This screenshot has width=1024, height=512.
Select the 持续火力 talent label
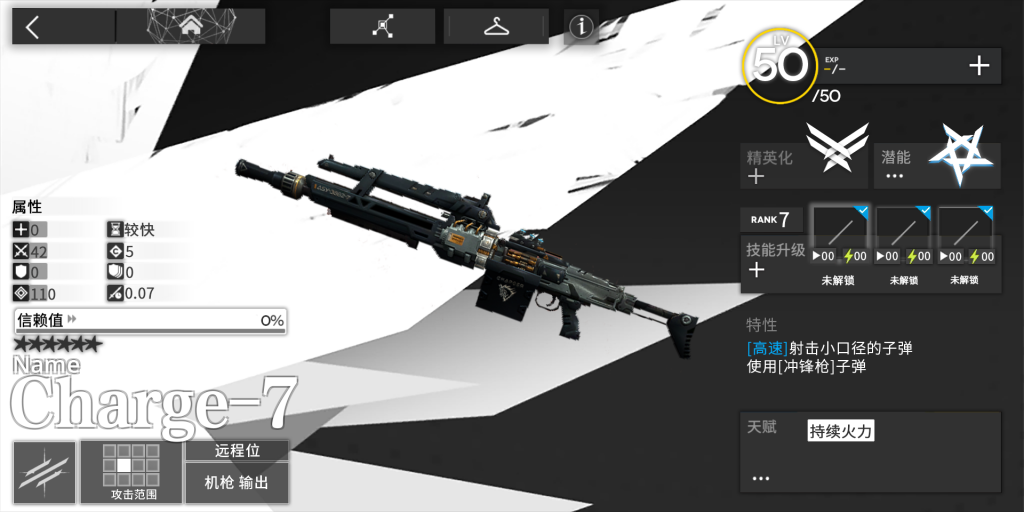coord(841,432)
